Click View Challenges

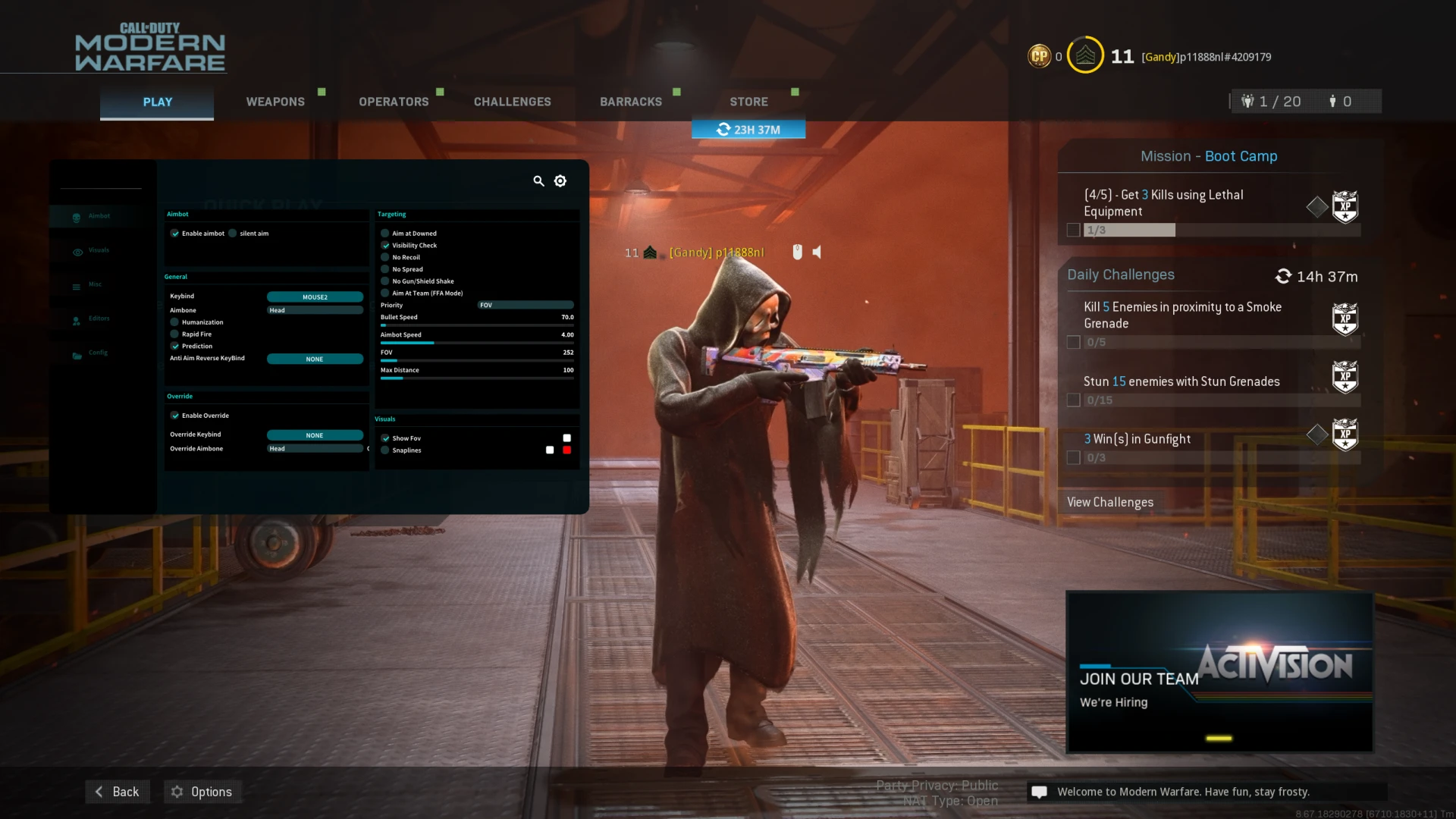pyautogui.click(x=1109, y=502)
